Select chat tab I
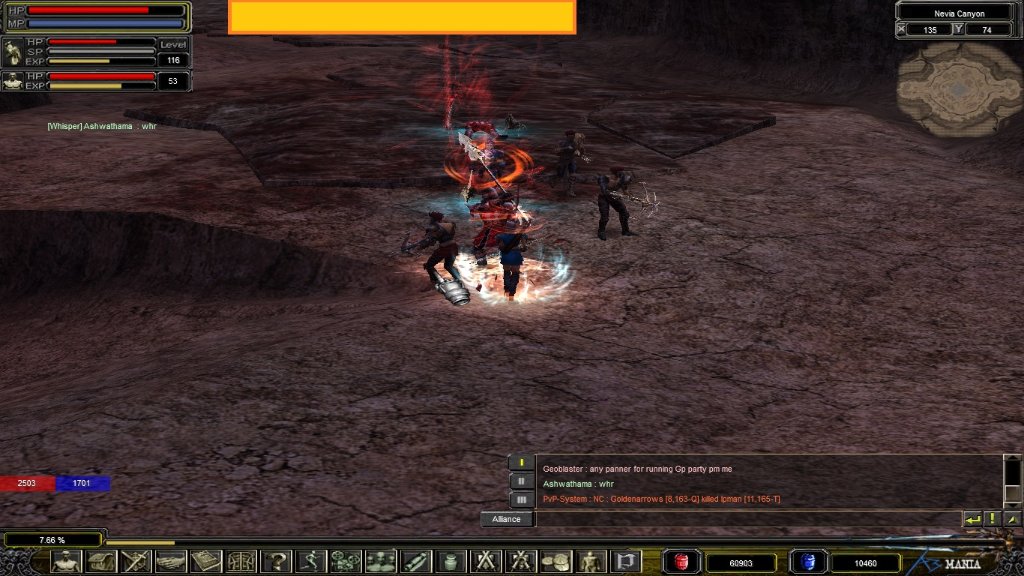This screenshot has width=1024, height=576. 521,462
